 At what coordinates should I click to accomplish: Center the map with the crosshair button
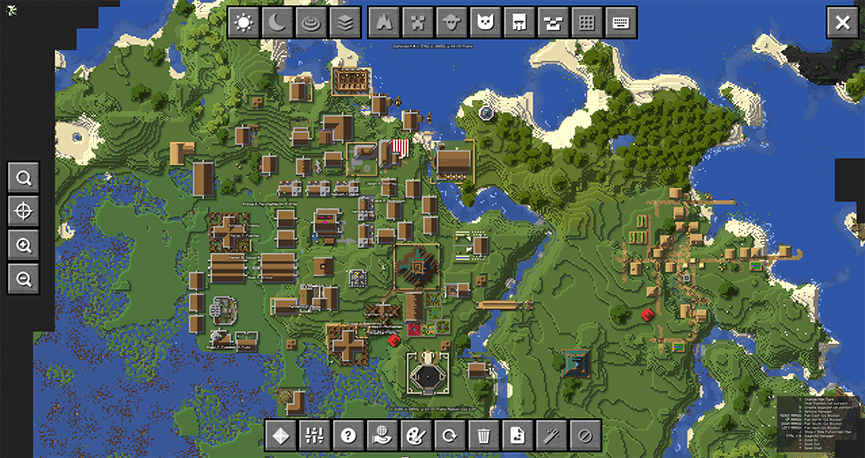tap(23, 211)
